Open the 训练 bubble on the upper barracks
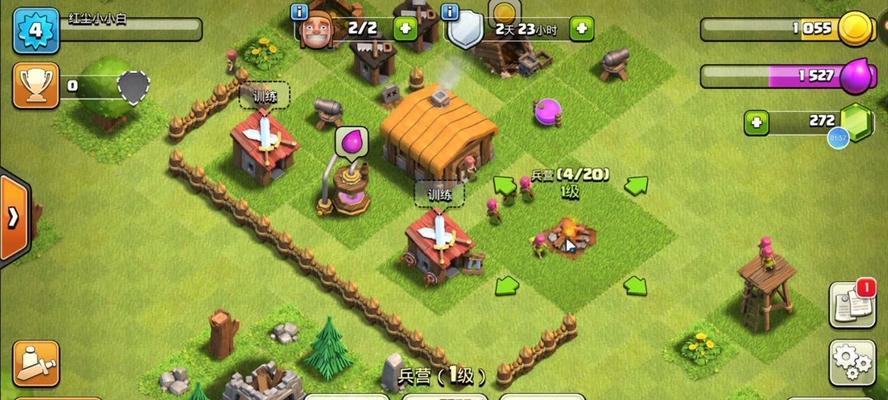 tap(264, 96)
